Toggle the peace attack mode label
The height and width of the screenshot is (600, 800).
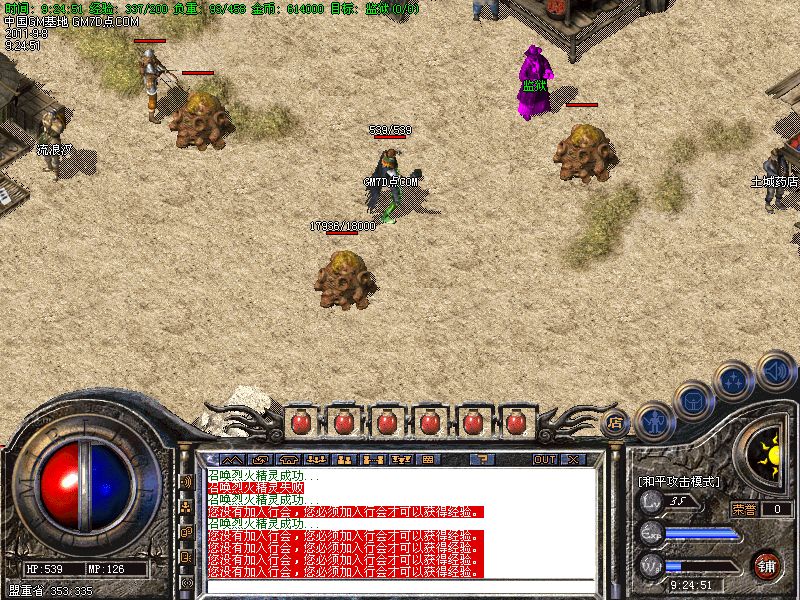tap(679, 481)
